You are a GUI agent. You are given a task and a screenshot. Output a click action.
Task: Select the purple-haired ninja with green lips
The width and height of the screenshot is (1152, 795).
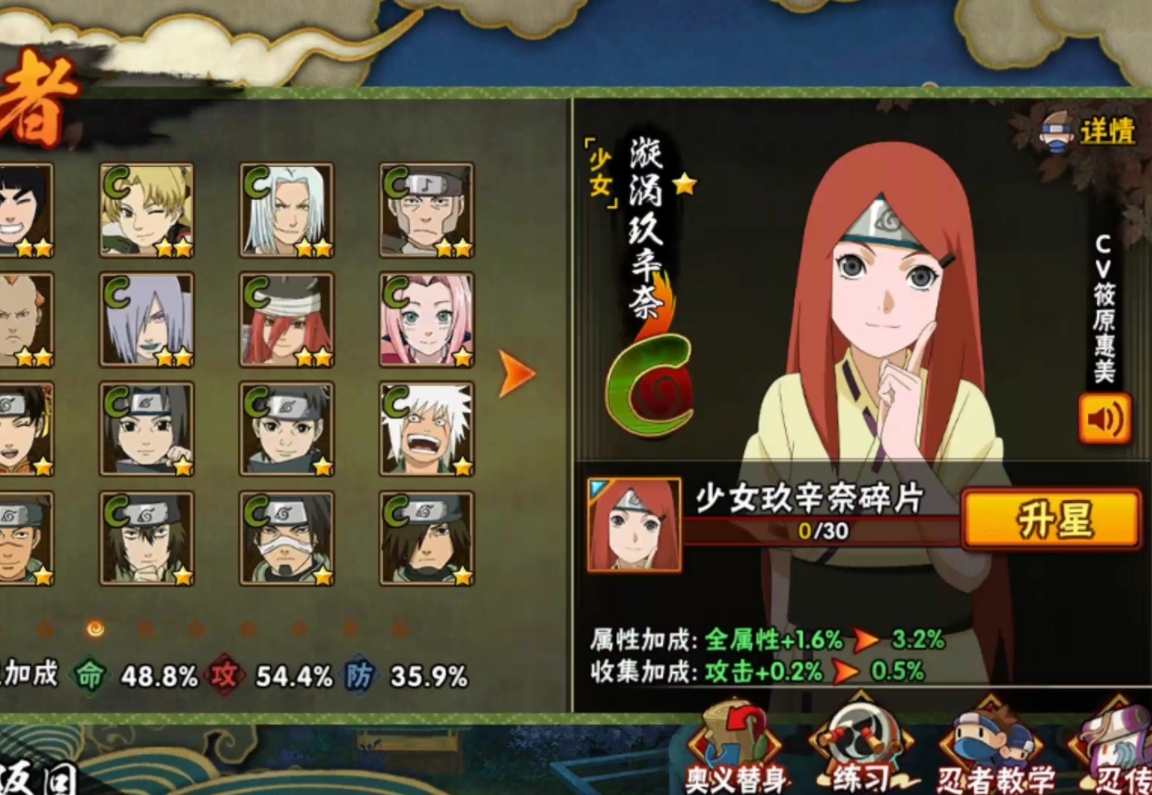(x=147, y=320)
